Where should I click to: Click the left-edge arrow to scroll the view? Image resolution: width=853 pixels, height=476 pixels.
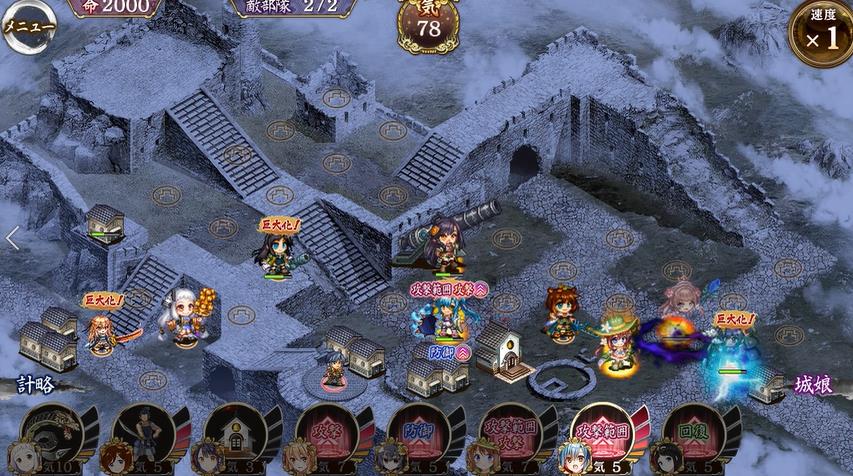pos(13,238)
